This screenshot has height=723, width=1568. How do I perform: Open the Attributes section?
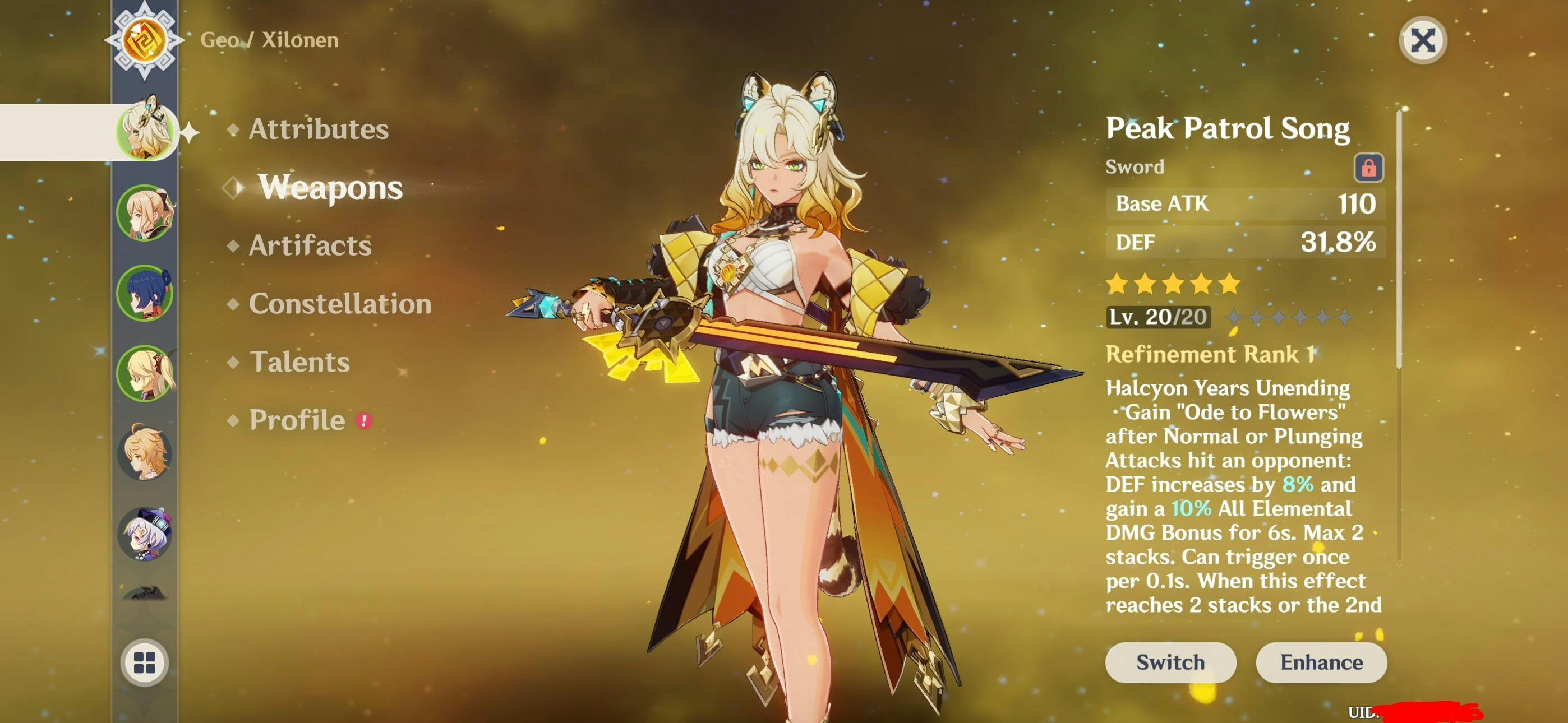(318, 129)
